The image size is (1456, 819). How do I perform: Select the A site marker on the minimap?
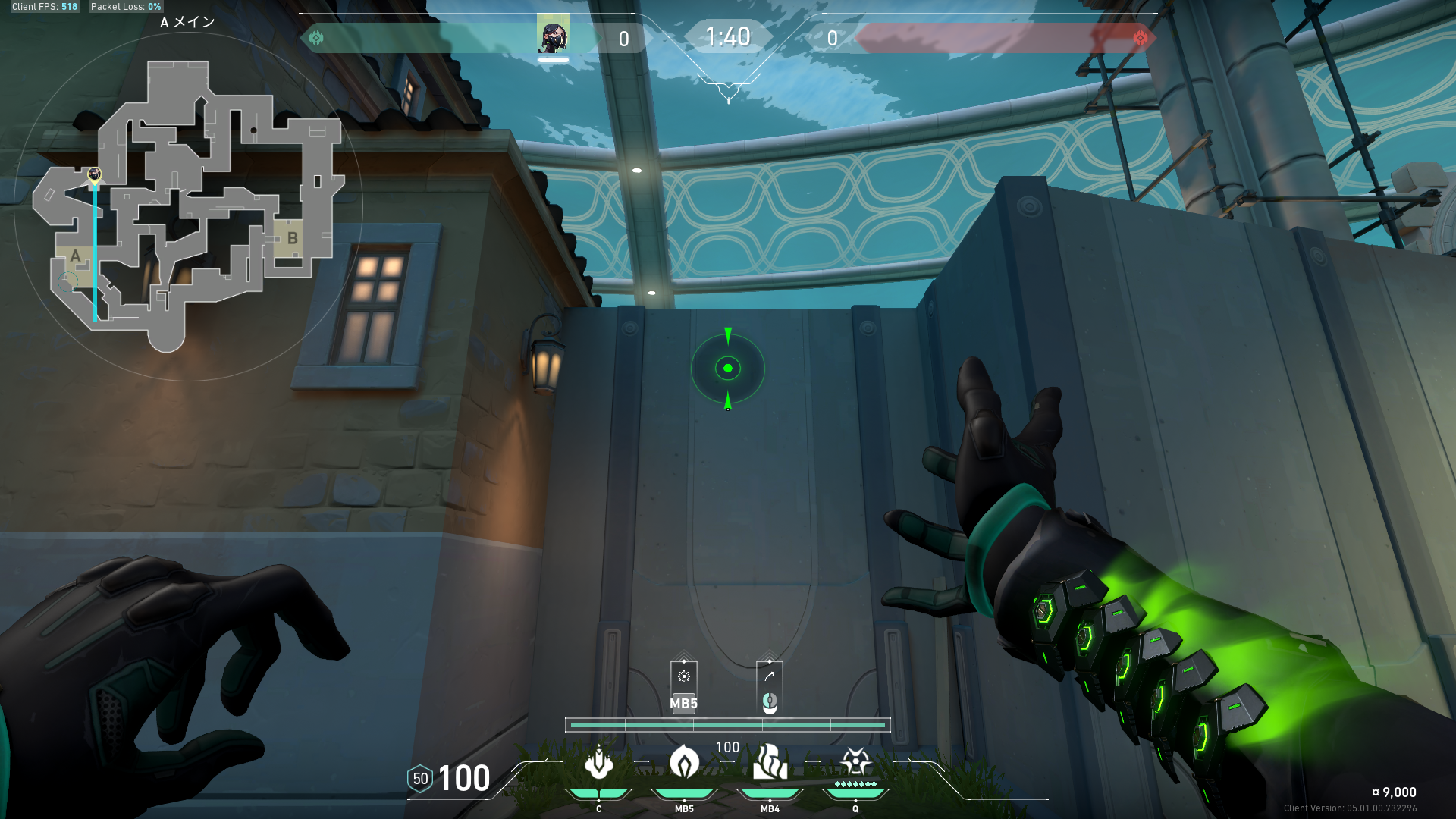[75, 256]
